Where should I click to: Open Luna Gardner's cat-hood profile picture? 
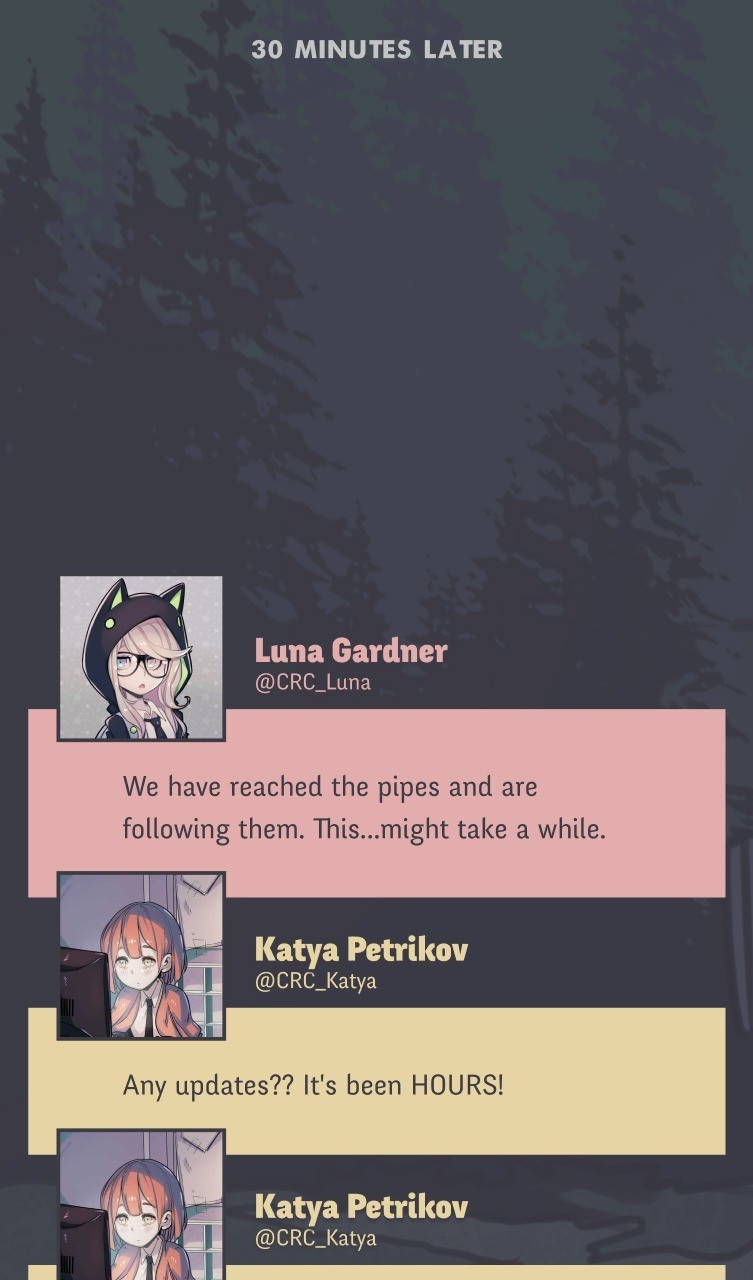tap(141, 658)
